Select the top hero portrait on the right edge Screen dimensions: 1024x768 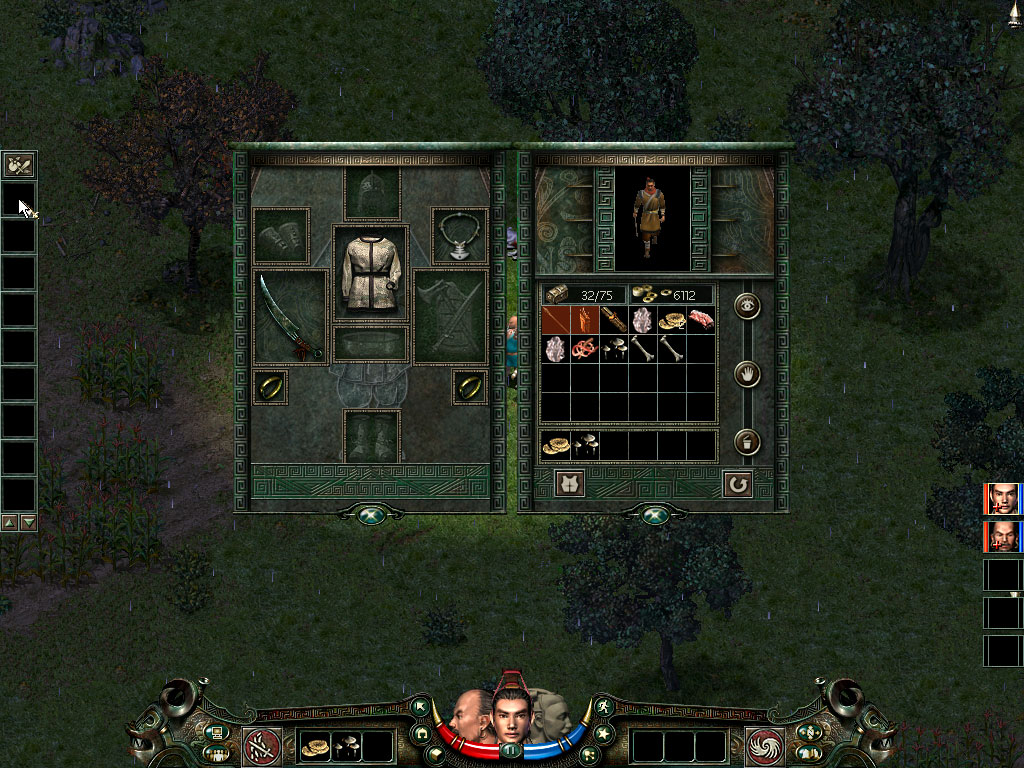coord(1002,498)
